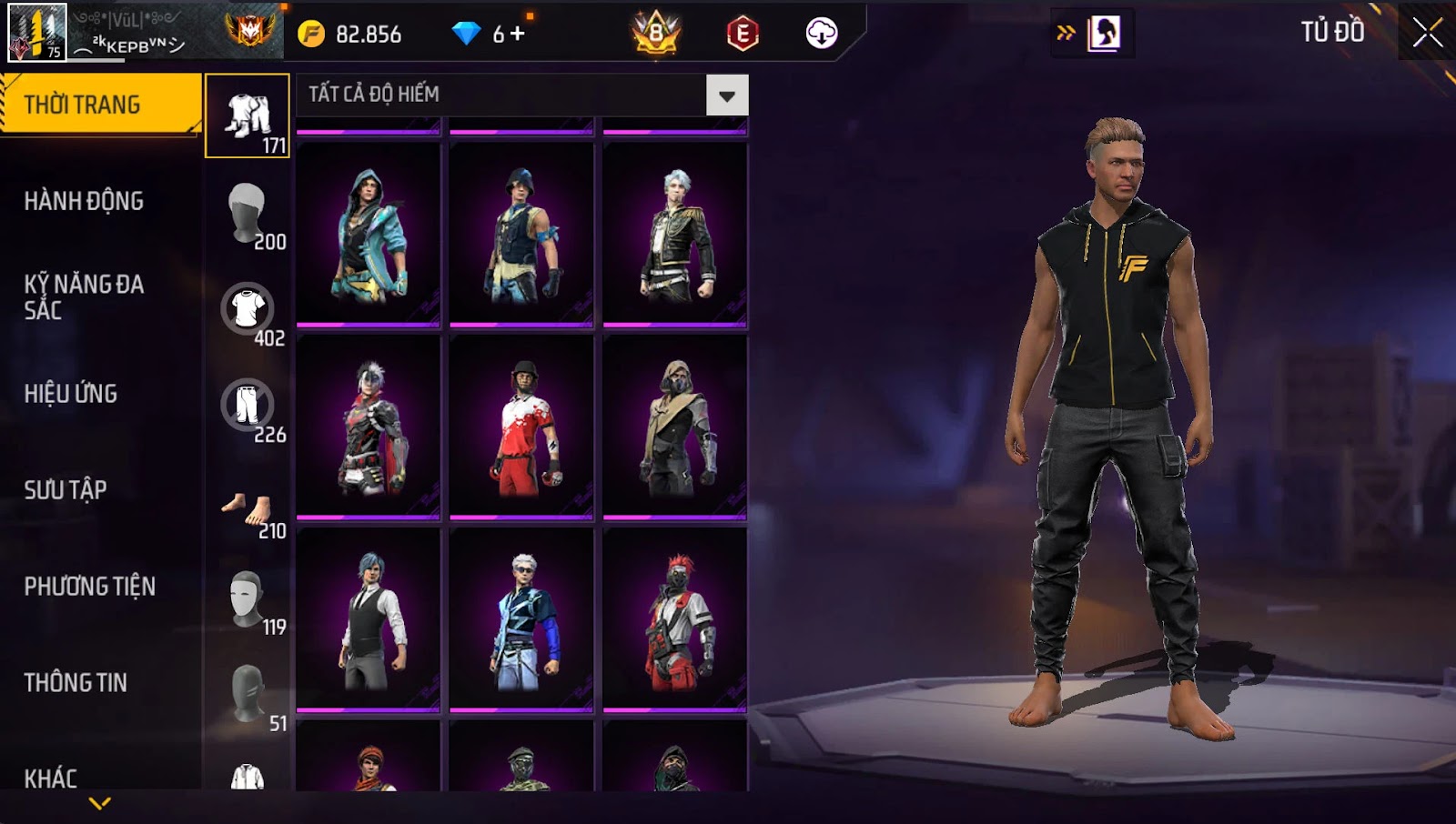
Task: Select the t-shirt tops category
Action: click(248, 309)
